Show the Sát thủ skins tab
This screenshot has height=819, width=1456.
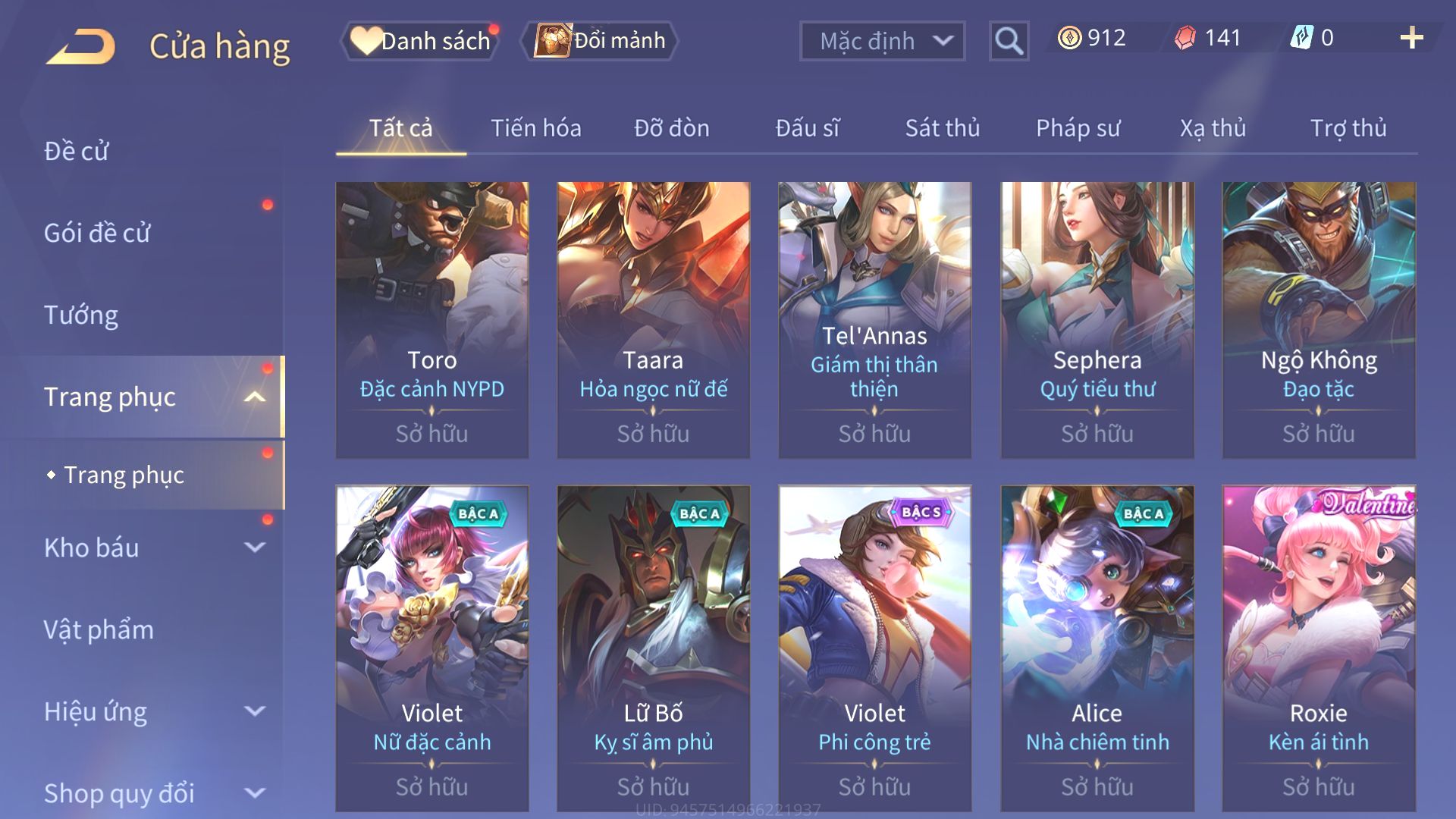point(942,128)
